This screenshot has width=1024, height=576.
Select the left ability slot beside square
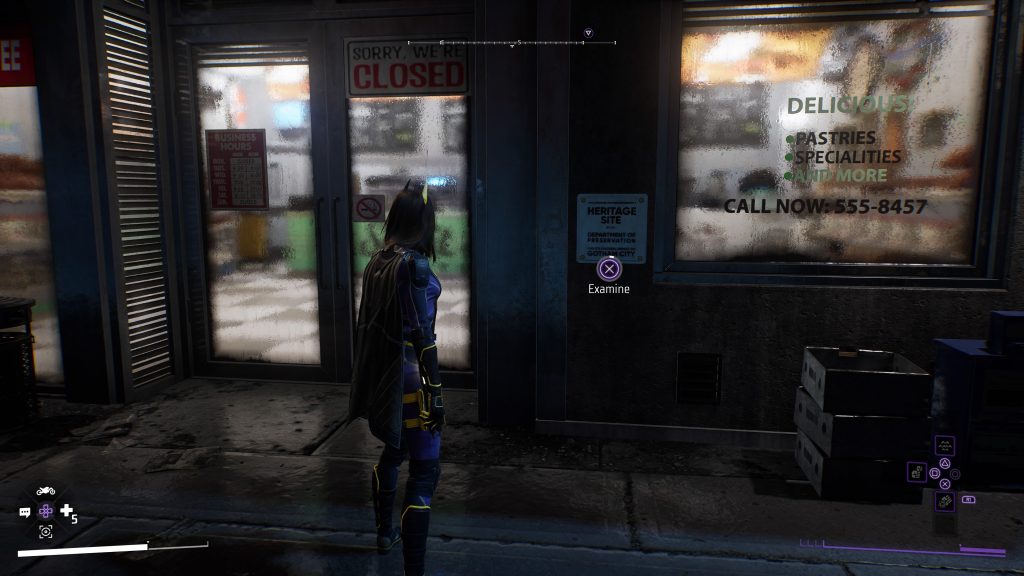[916, 472]
